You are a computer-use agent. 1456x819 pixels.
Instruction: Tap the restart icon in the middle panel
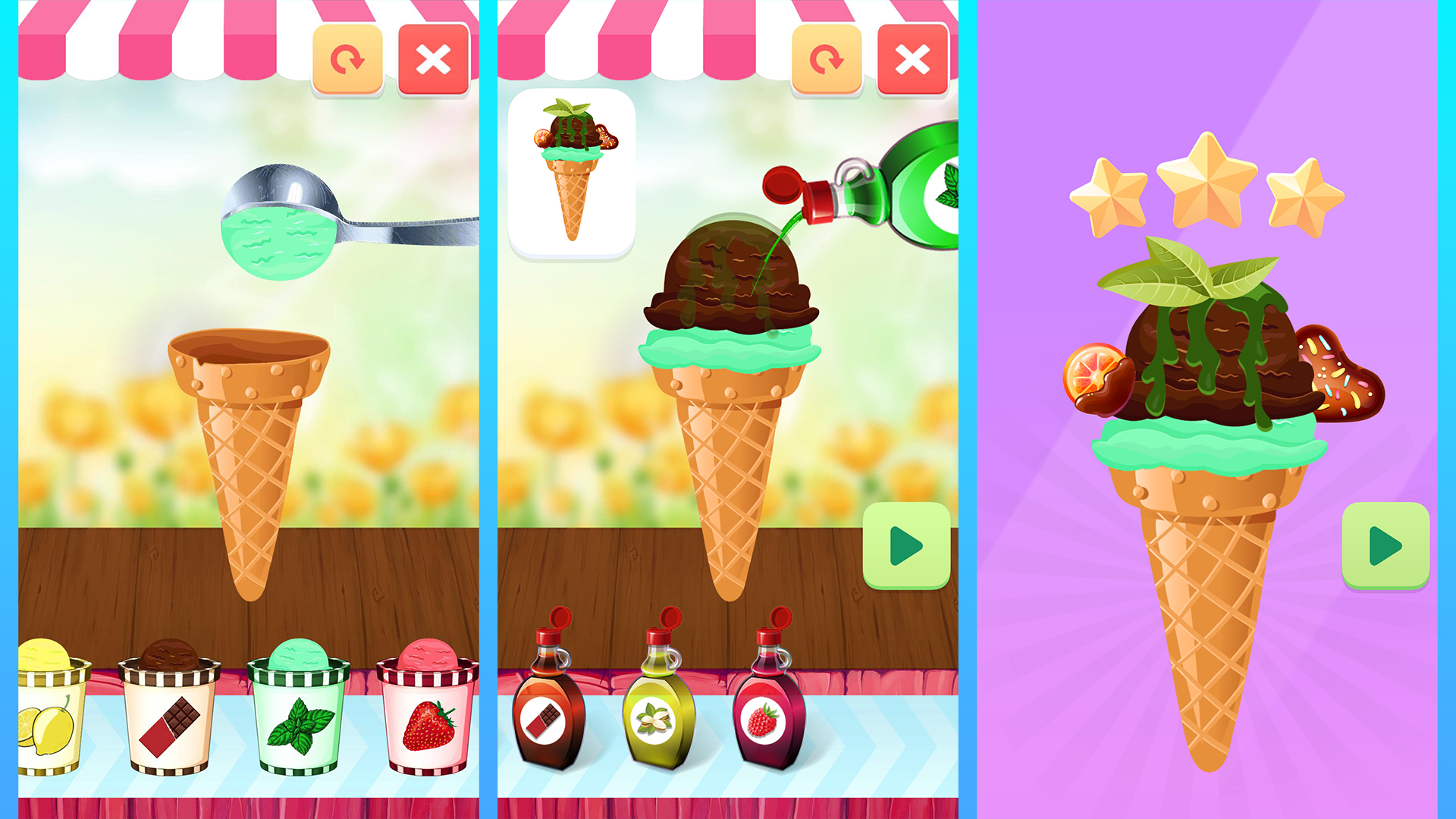pos(827,59)
